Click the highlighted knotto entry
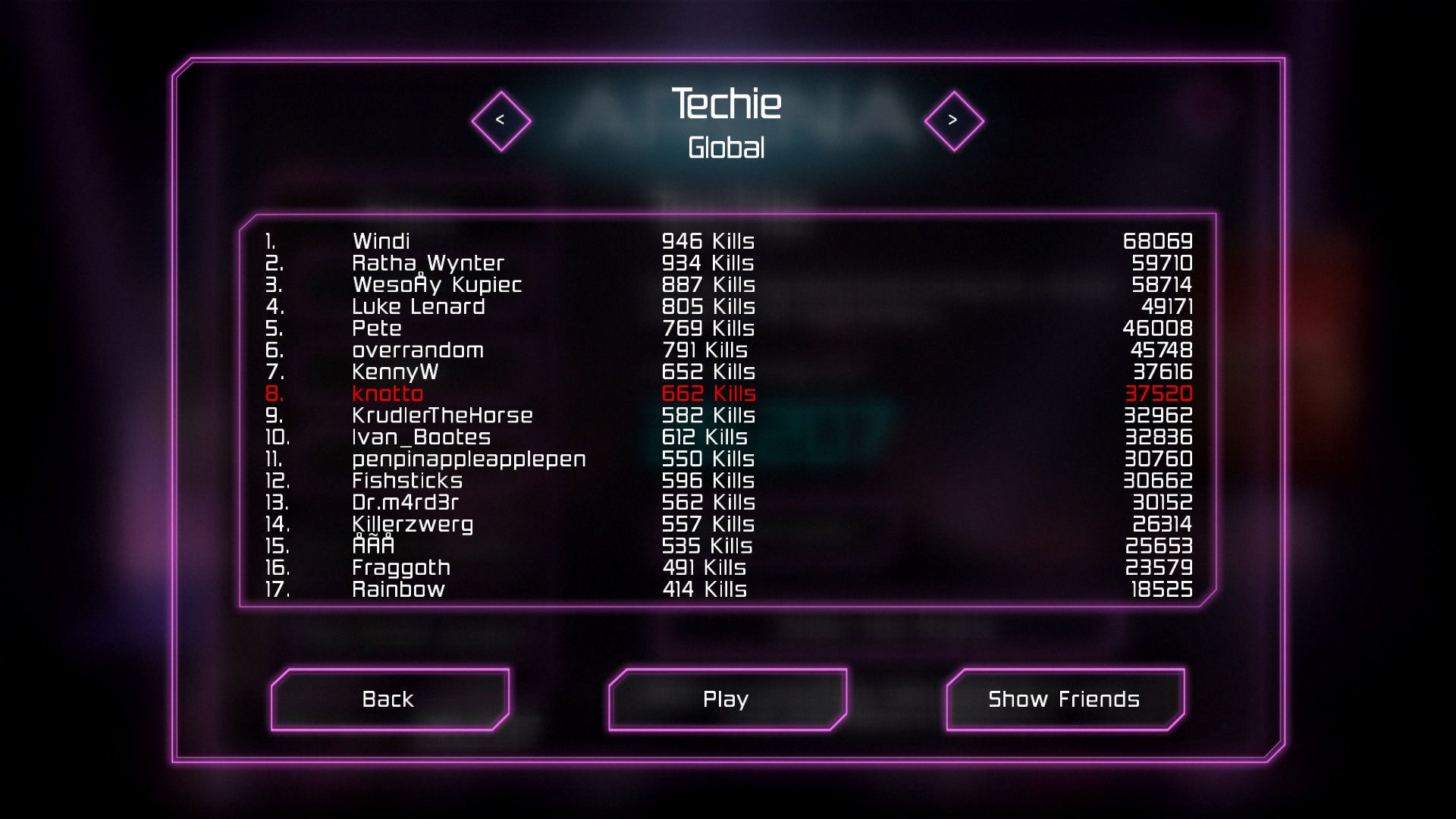Viewport: 1456px width, 819px height. coord(388,394)
